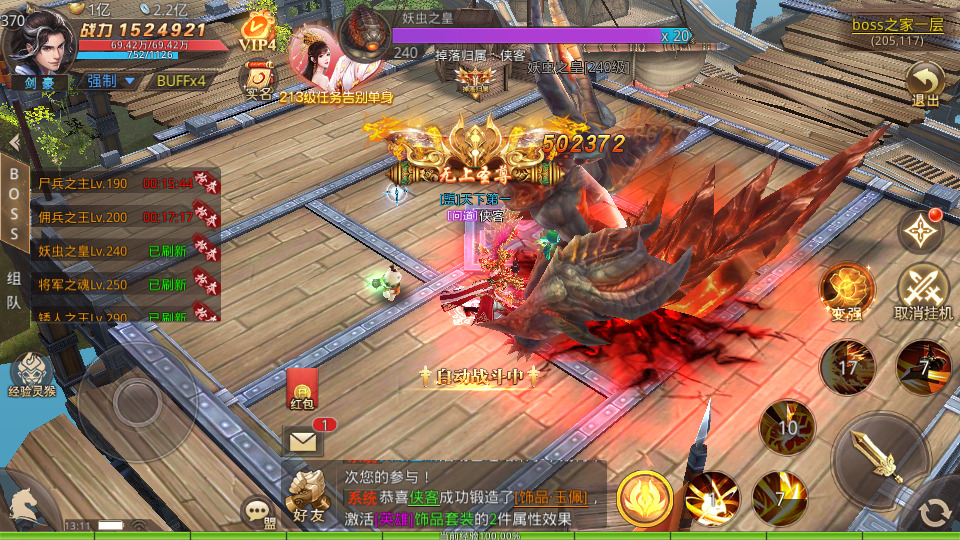Image resolution: width=960 pixels, height=540 pixels.
Task: Click the 退出 exit button
Action: [925, 84]
